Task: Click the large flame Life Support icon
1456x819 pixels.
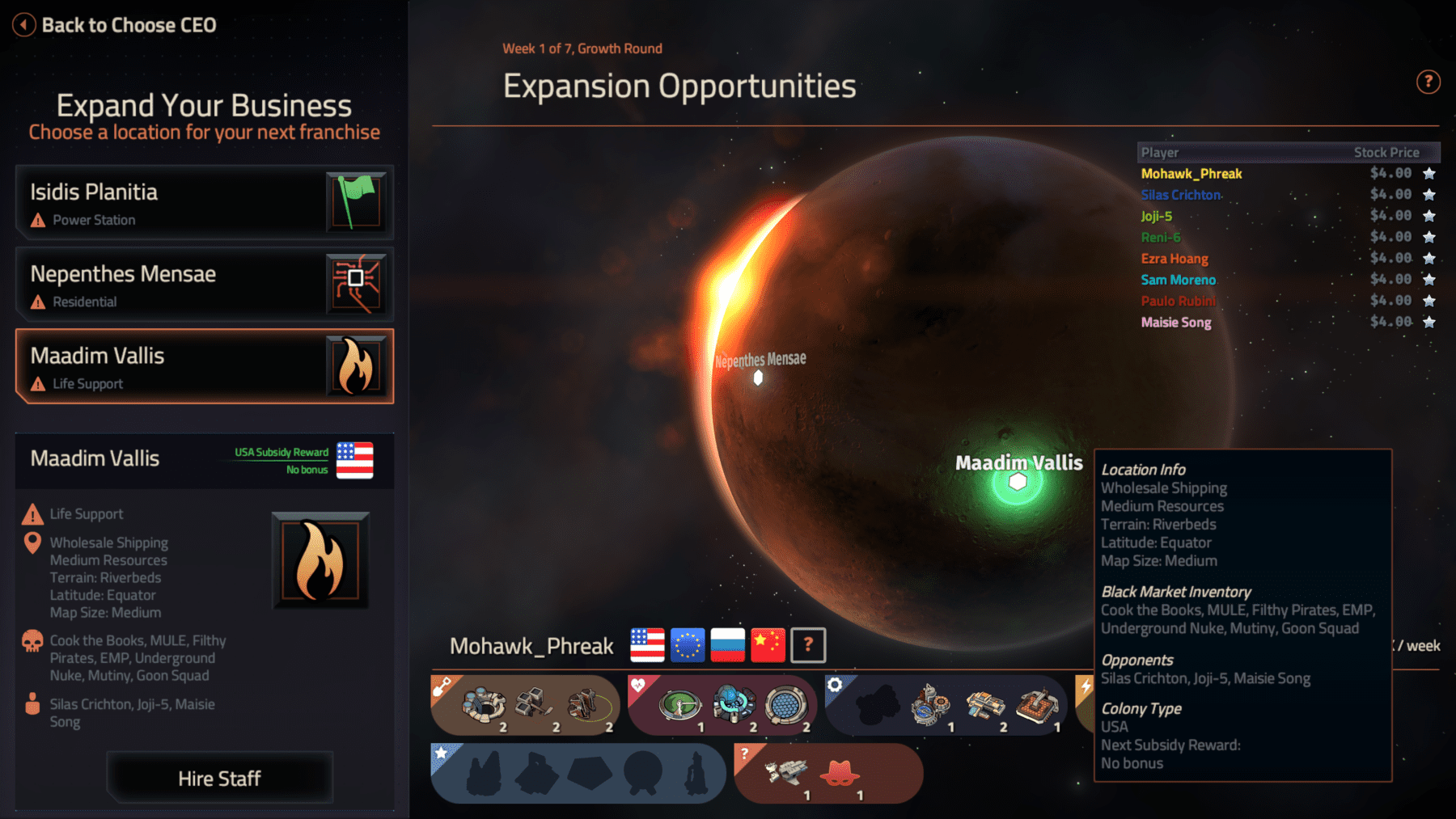Action: pyautogui.click(x=320, y=560)
